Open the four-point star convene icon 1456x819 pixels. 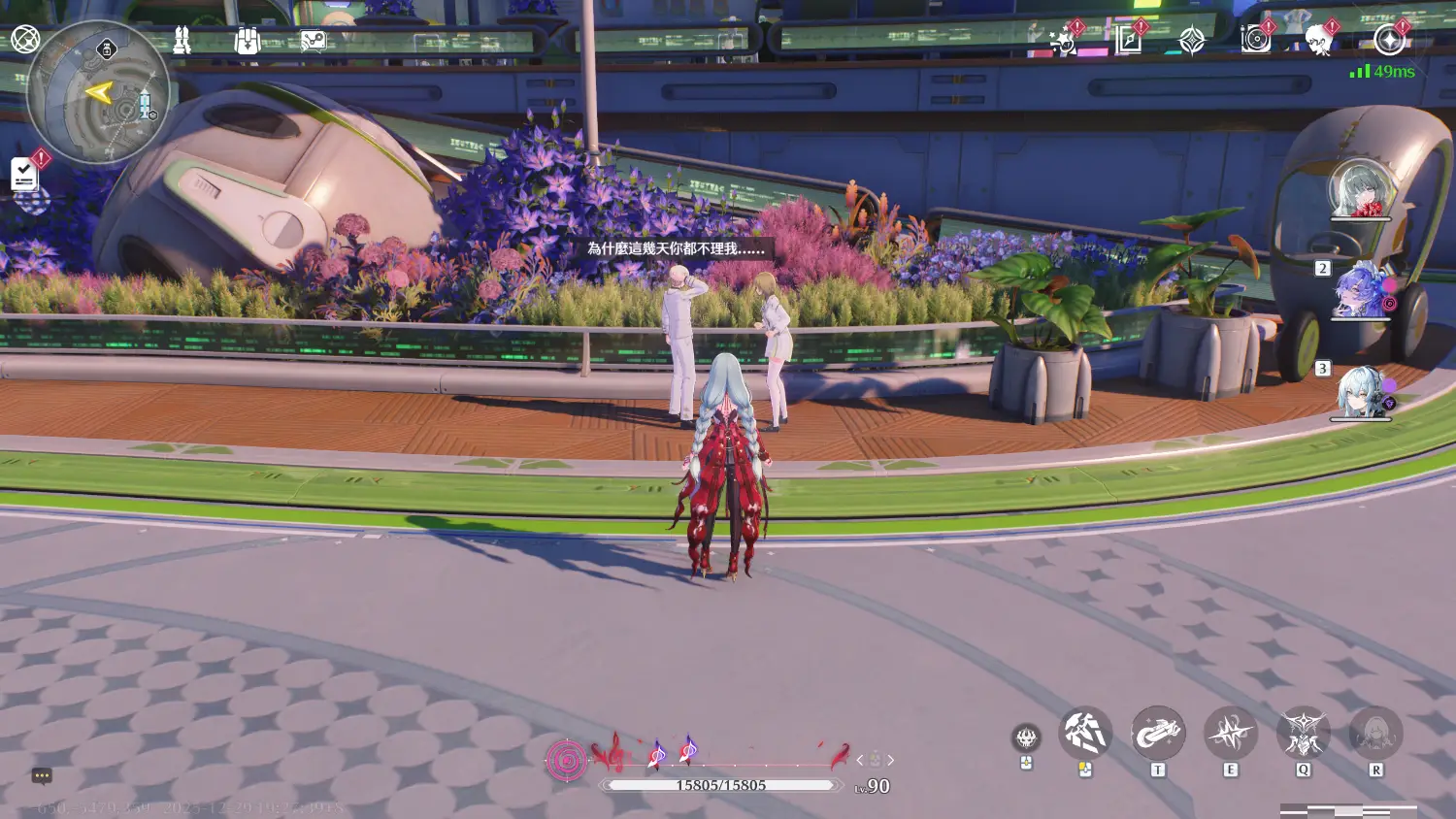[1192, 41]
